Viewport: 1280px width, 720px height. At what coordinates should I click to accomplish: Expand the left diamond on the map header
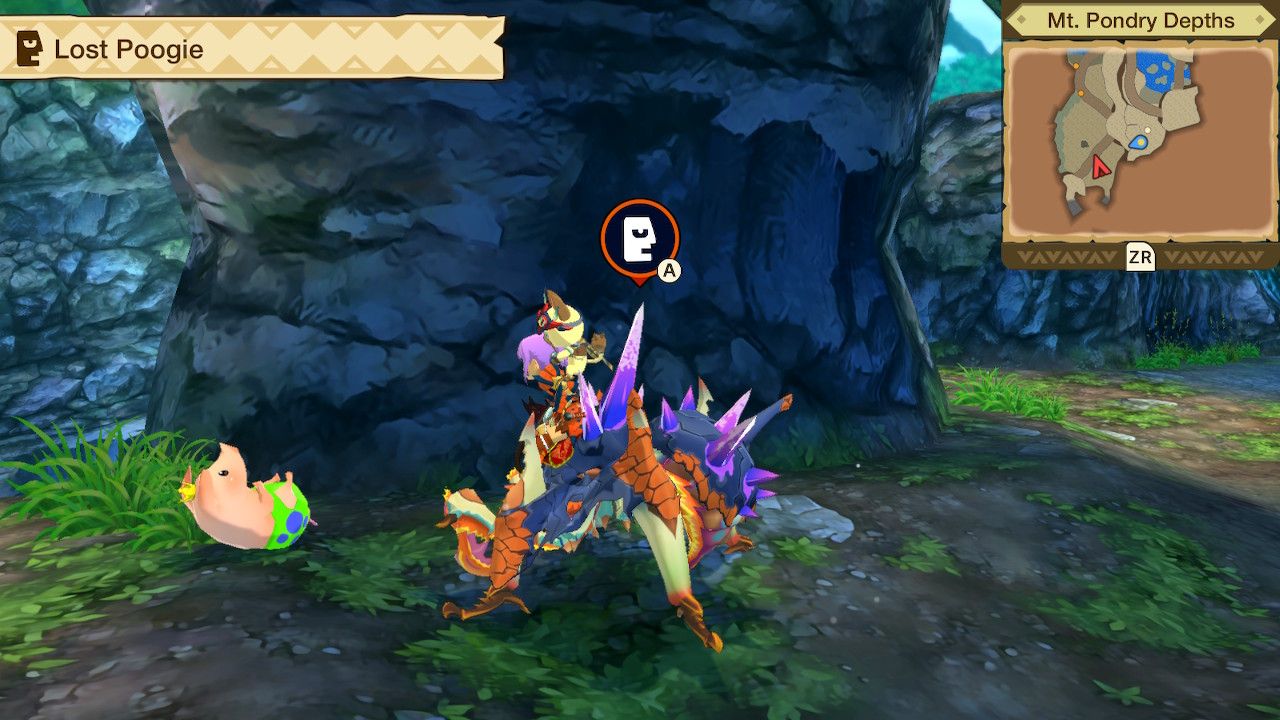[1024, 18]
